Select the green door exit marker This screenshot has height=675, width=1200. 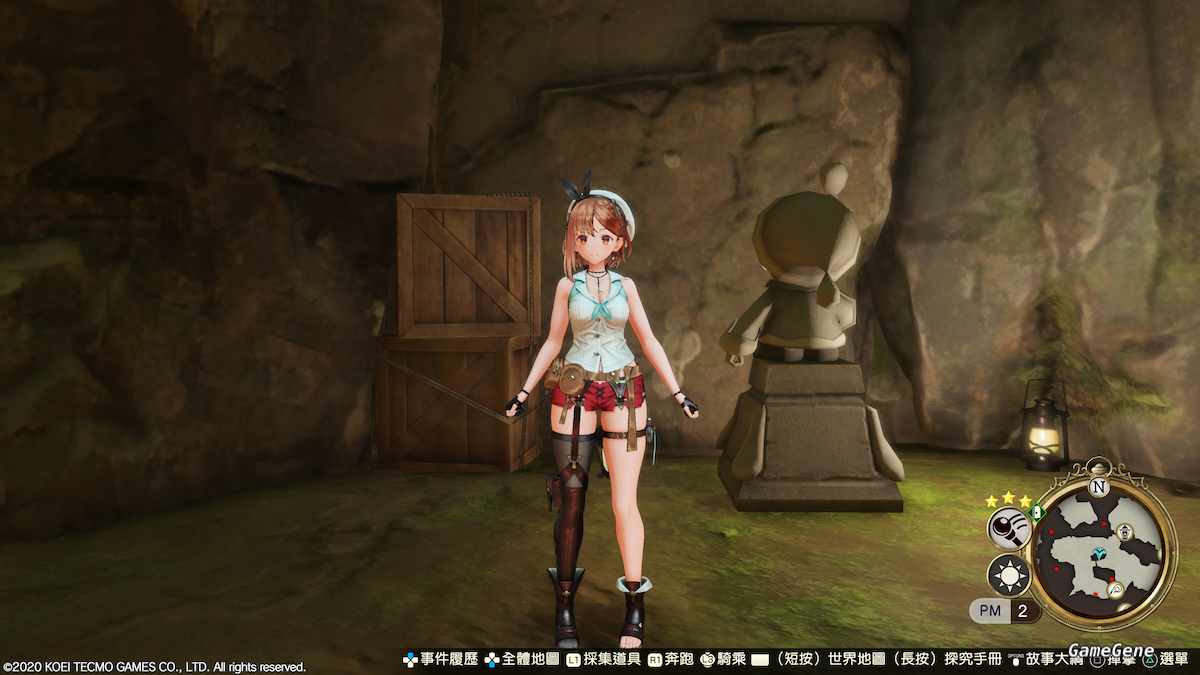coord(1037,512)
